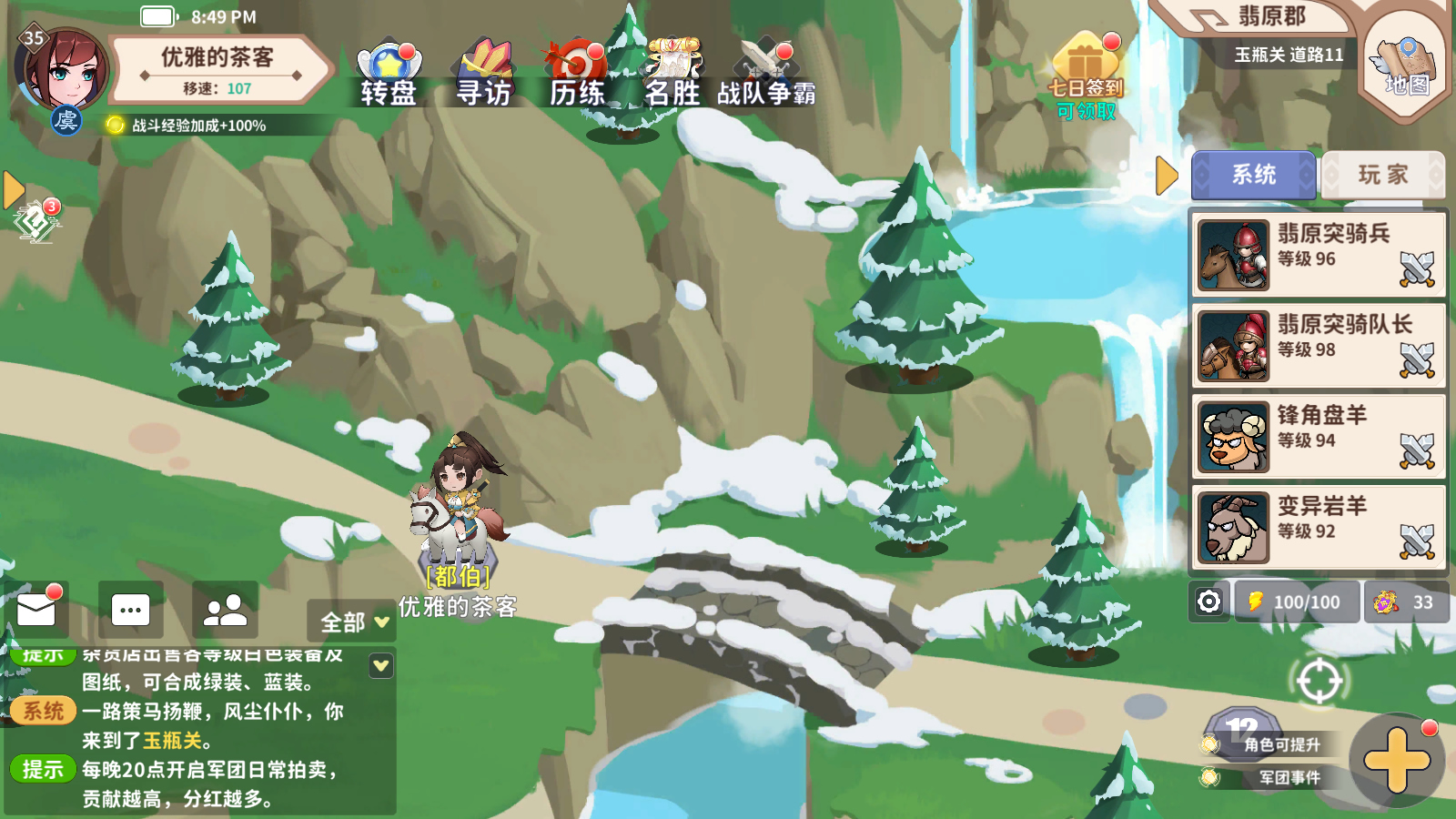Click the player avatar portrait
The height and width of the screenshot is (819, 1456).
pos(62,71)
